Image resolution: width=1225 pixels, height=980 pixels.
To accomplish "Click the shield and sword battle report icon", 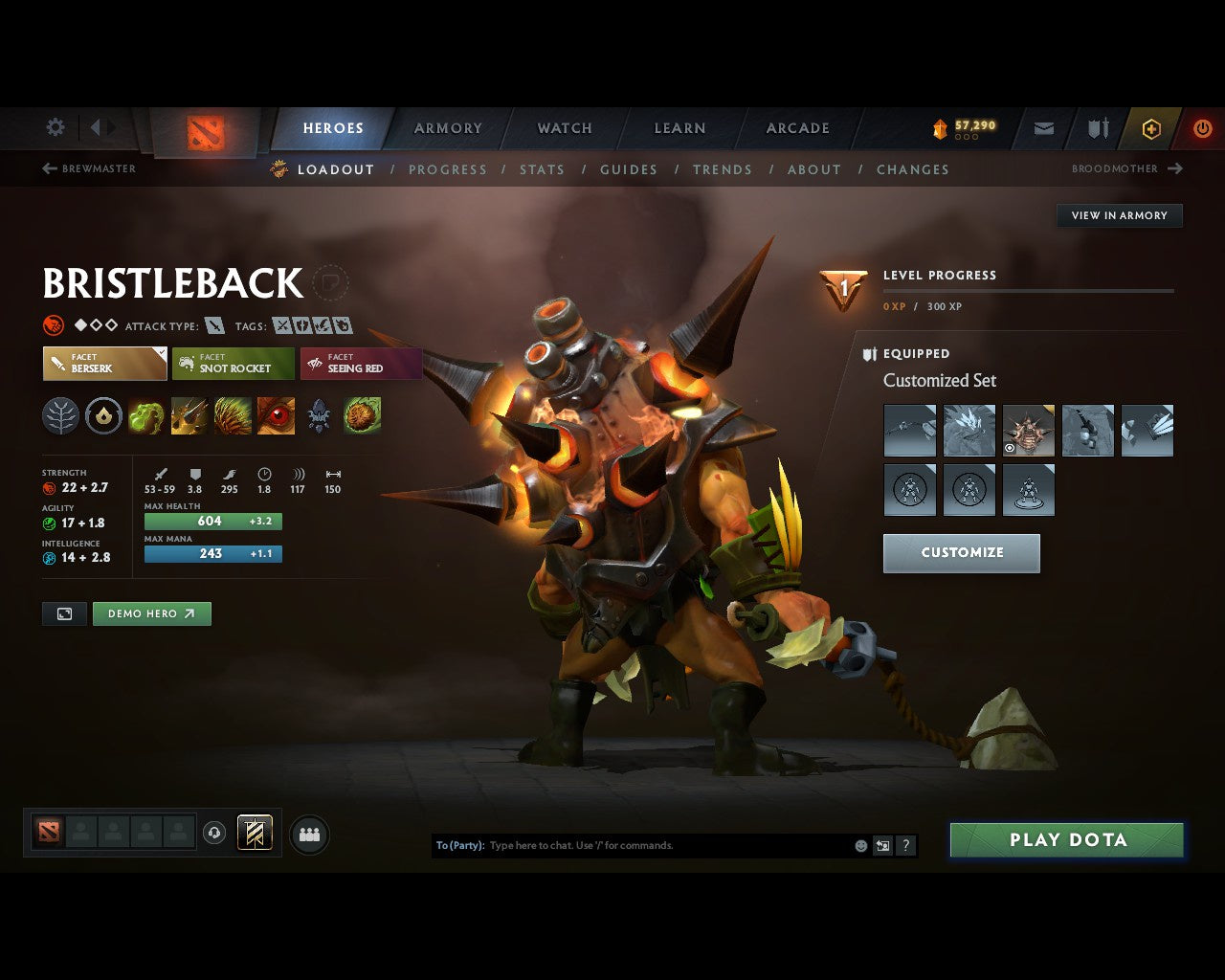I will 1097,128.
